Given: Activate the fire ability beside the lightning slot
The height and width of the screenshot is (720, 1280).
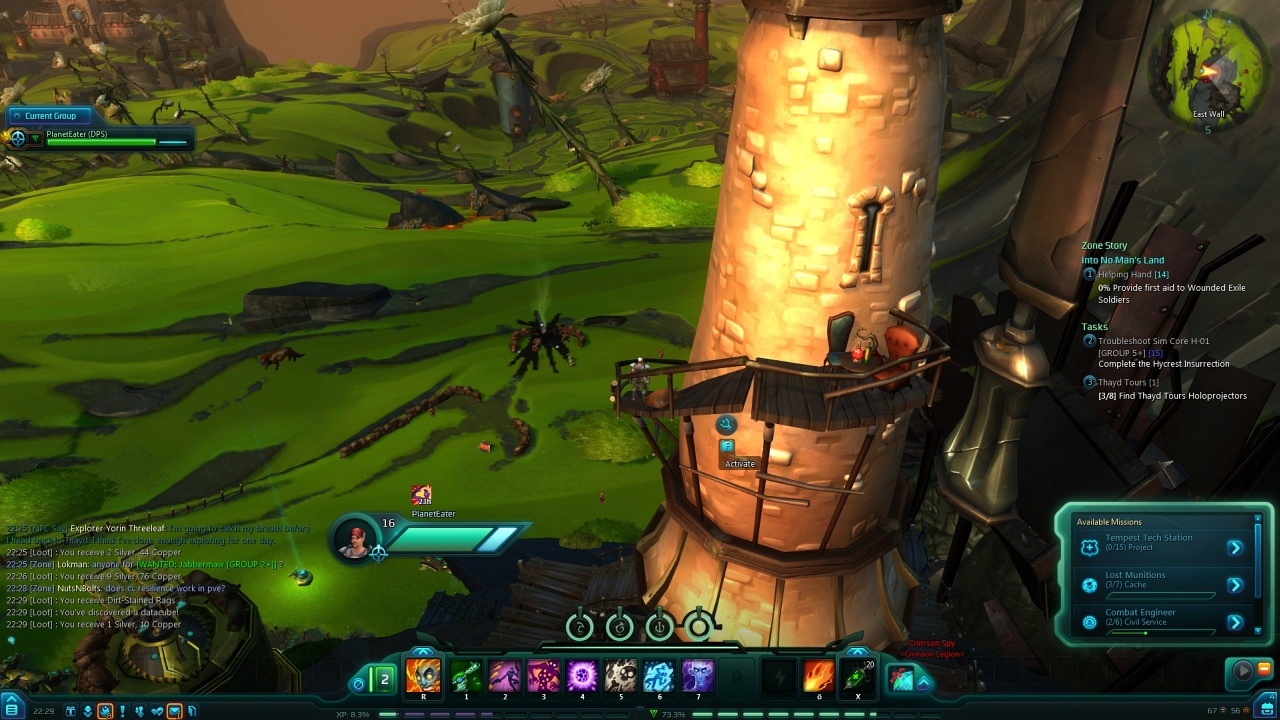Looking at the screenshot, I should point(819,677).
